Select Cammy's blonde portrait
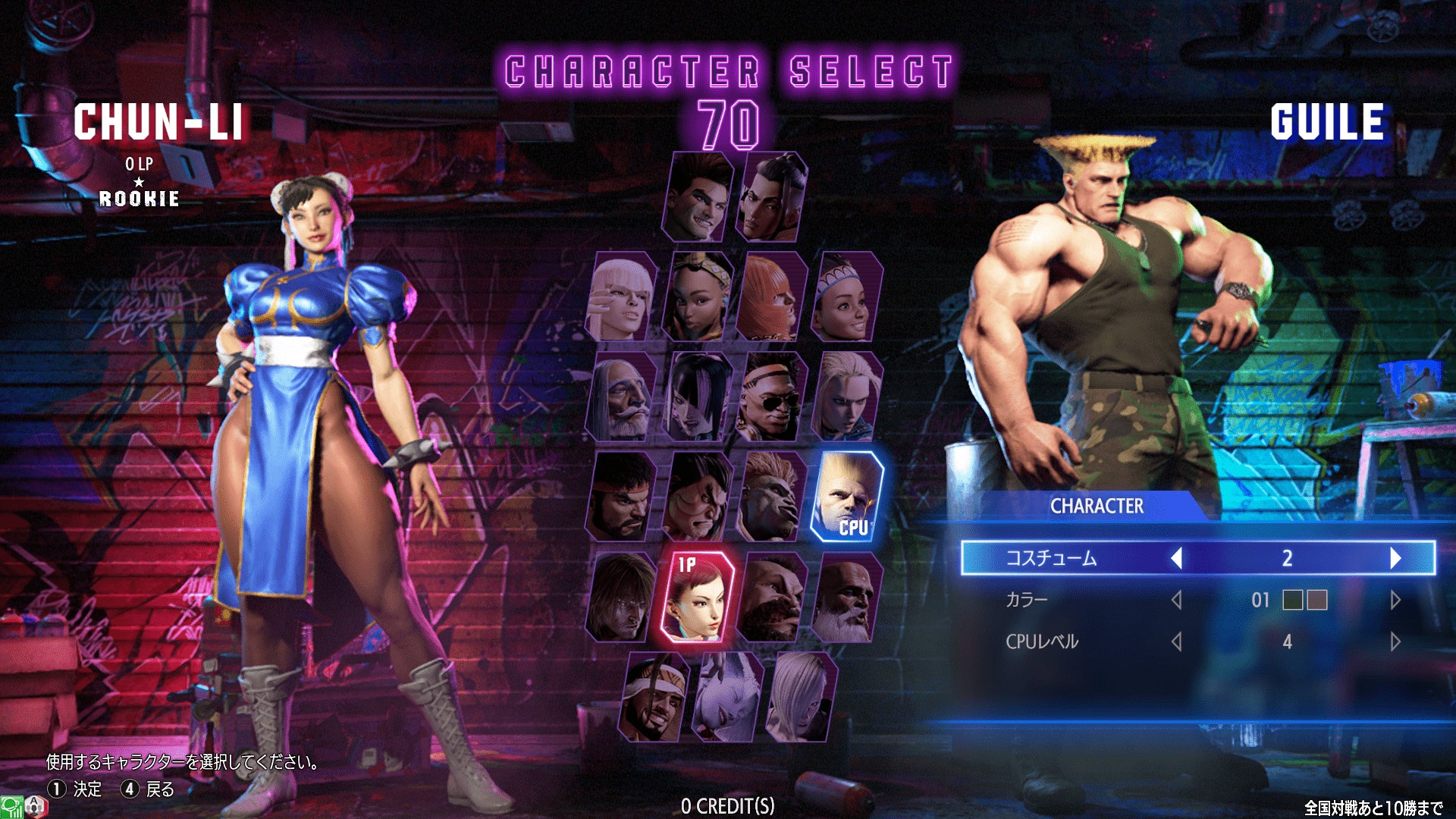Viewport: 1456px width, 819px height. point(846,397)
